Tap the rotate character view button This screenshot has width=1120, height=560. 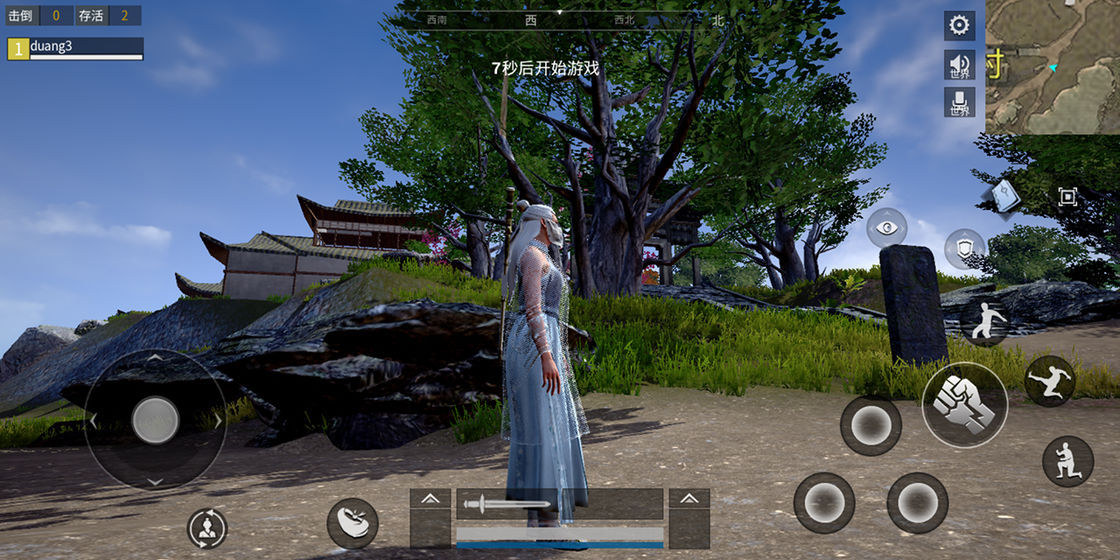click(207, 528)
